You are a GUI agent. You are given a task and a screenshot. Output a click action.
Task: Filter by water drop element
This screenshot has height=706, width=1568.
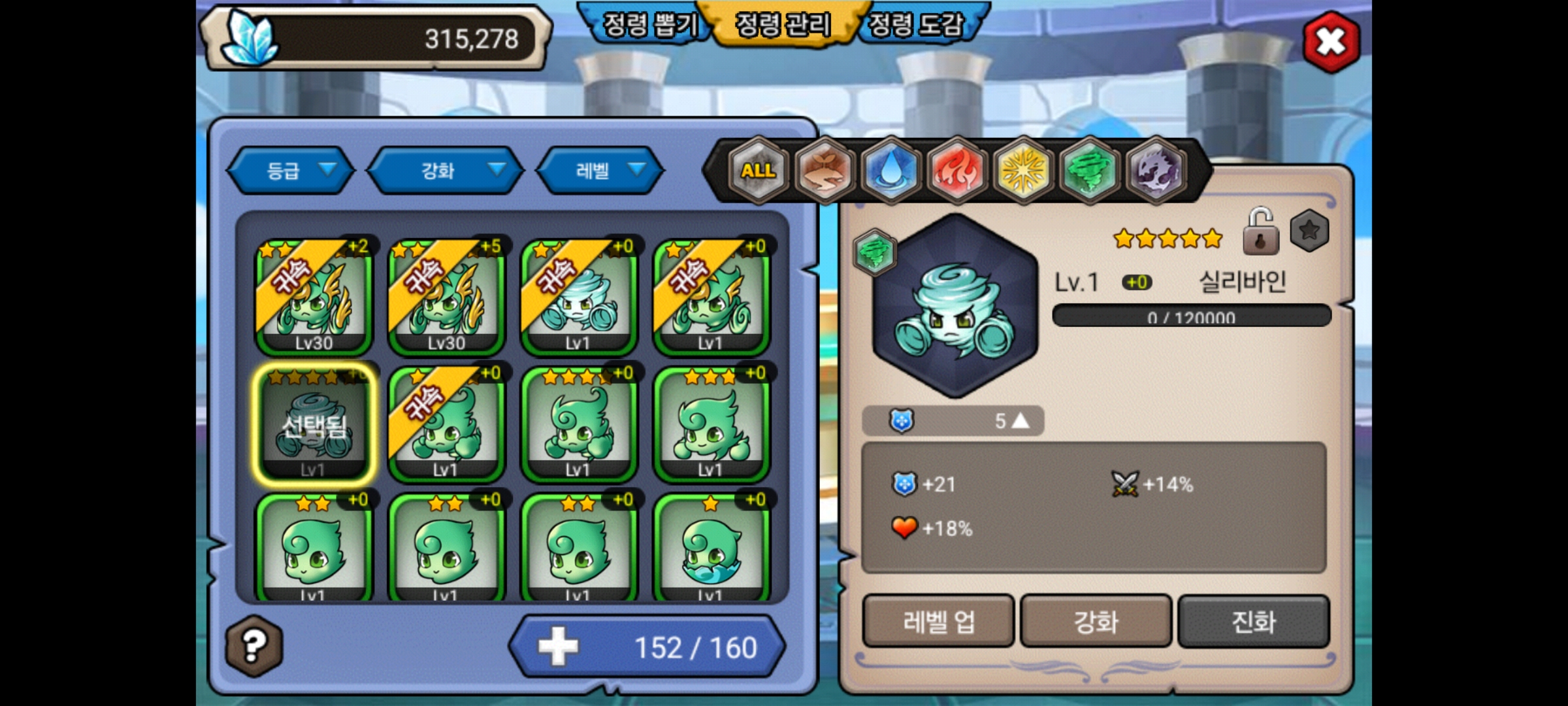click(890, 171)
